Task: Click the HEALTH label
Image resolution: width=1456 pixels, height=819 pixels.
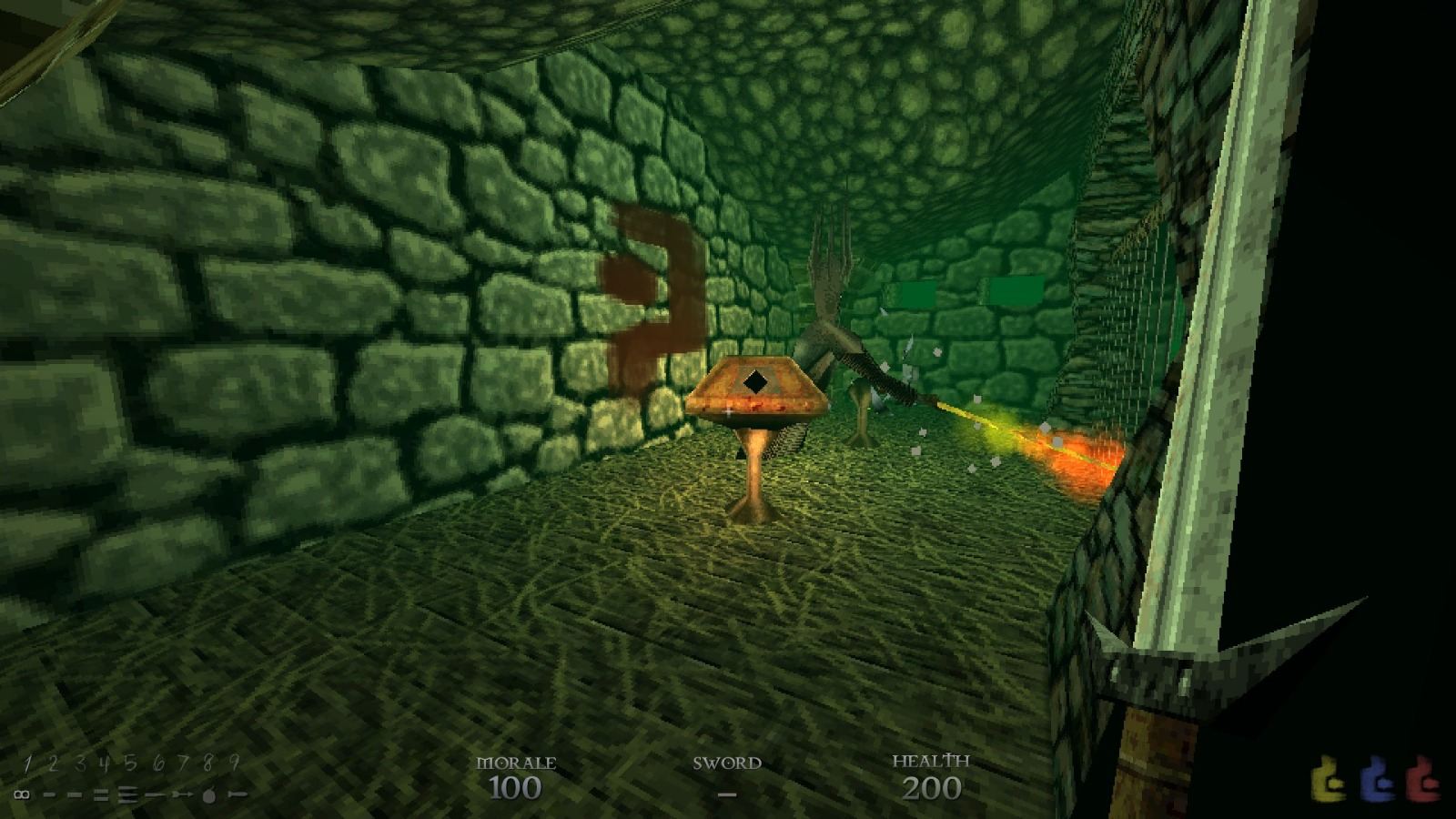Action: click(931, 761)
